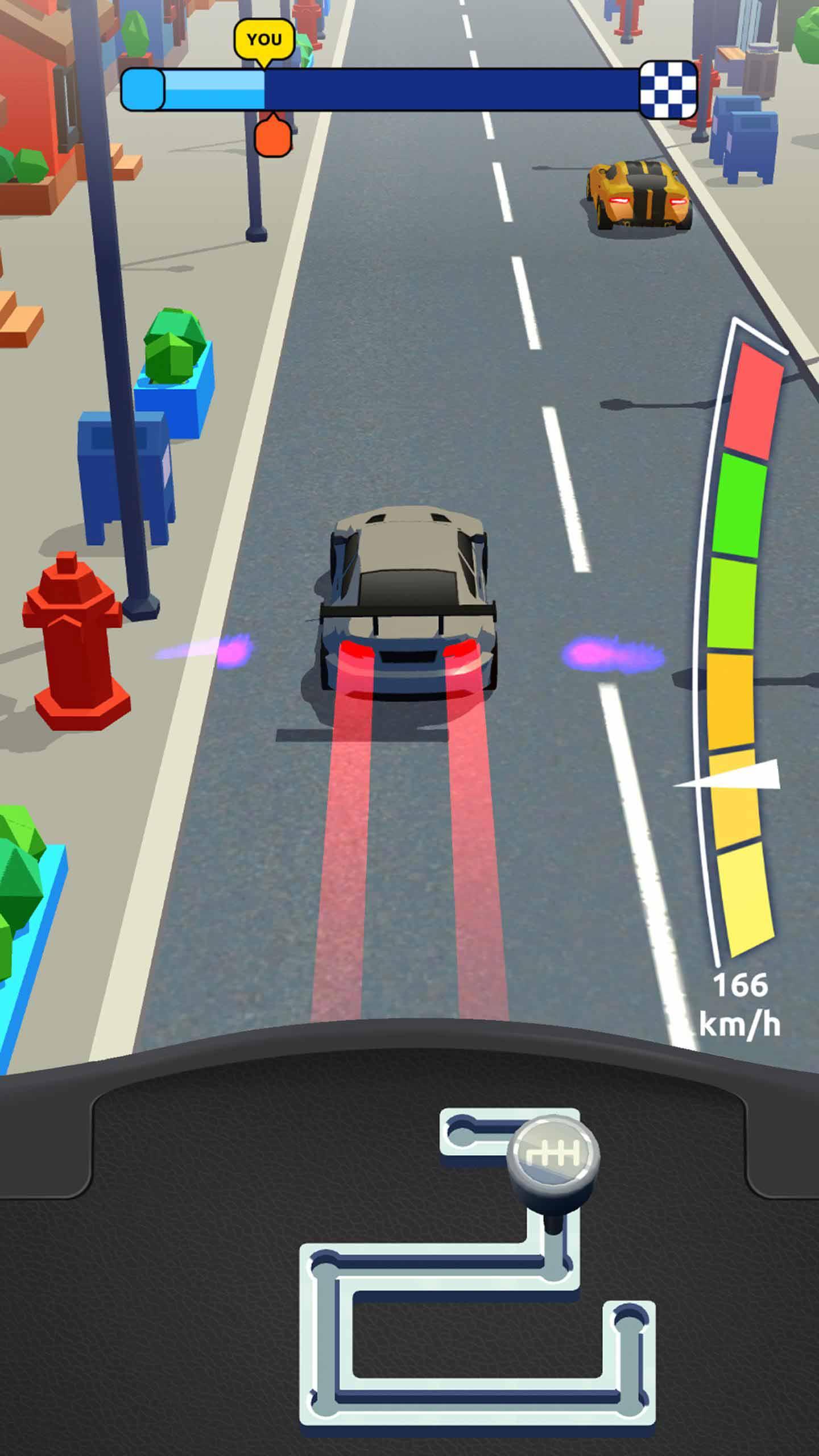Screen dimensions: 819x1456
Task: Click the race progress bar at top
Action: pyautogui.click(x=409, y=88)
